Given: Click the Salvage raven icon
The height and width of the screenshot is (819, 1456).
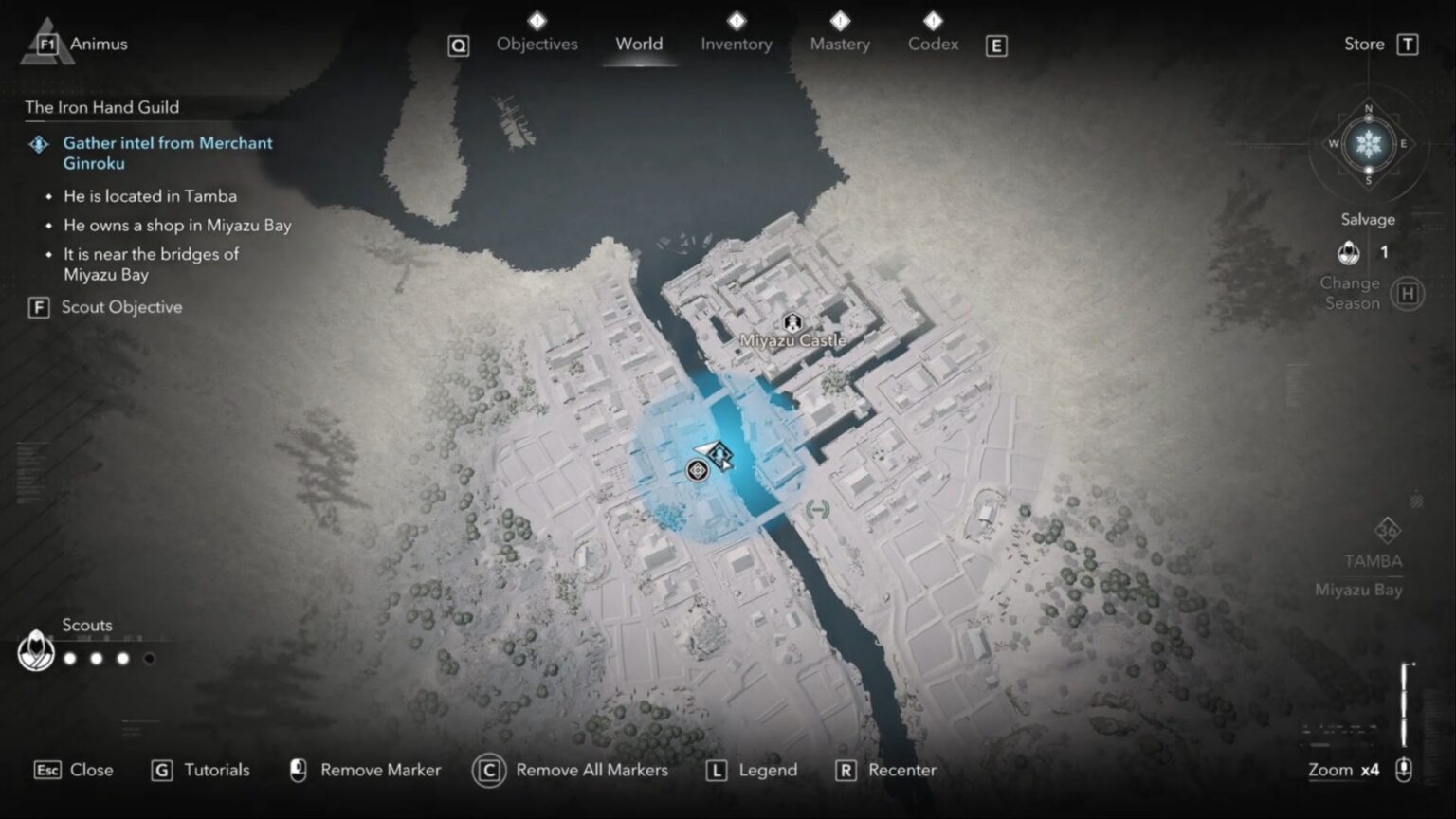Looking at the screenshot, I should 1348,253.
